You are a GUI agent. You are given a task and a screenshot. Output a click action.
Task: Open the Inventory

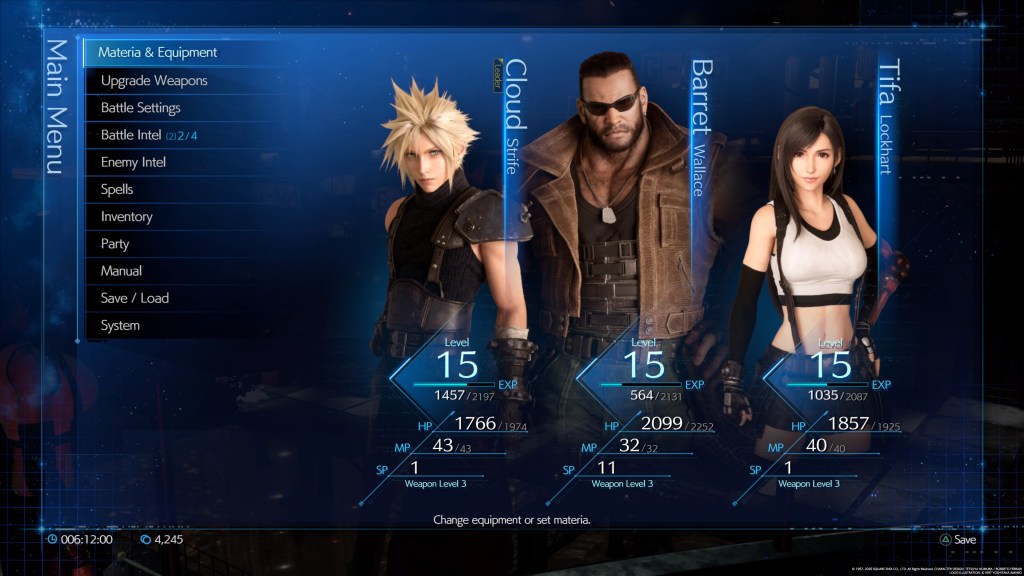[x=127, y=216]
